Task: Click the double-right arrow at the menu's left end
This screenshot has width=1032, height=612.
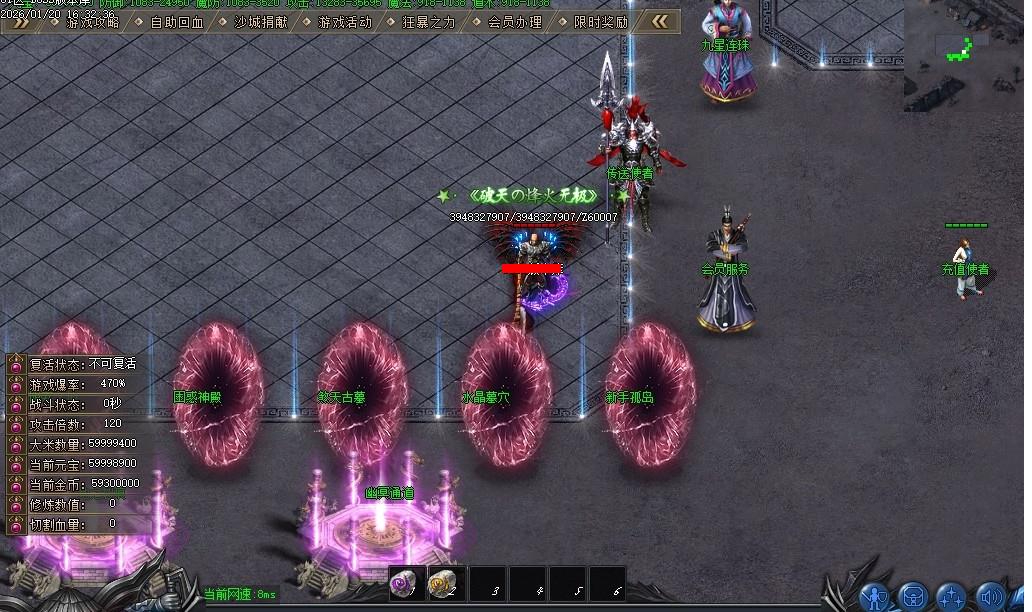Action: coord(20,22)
